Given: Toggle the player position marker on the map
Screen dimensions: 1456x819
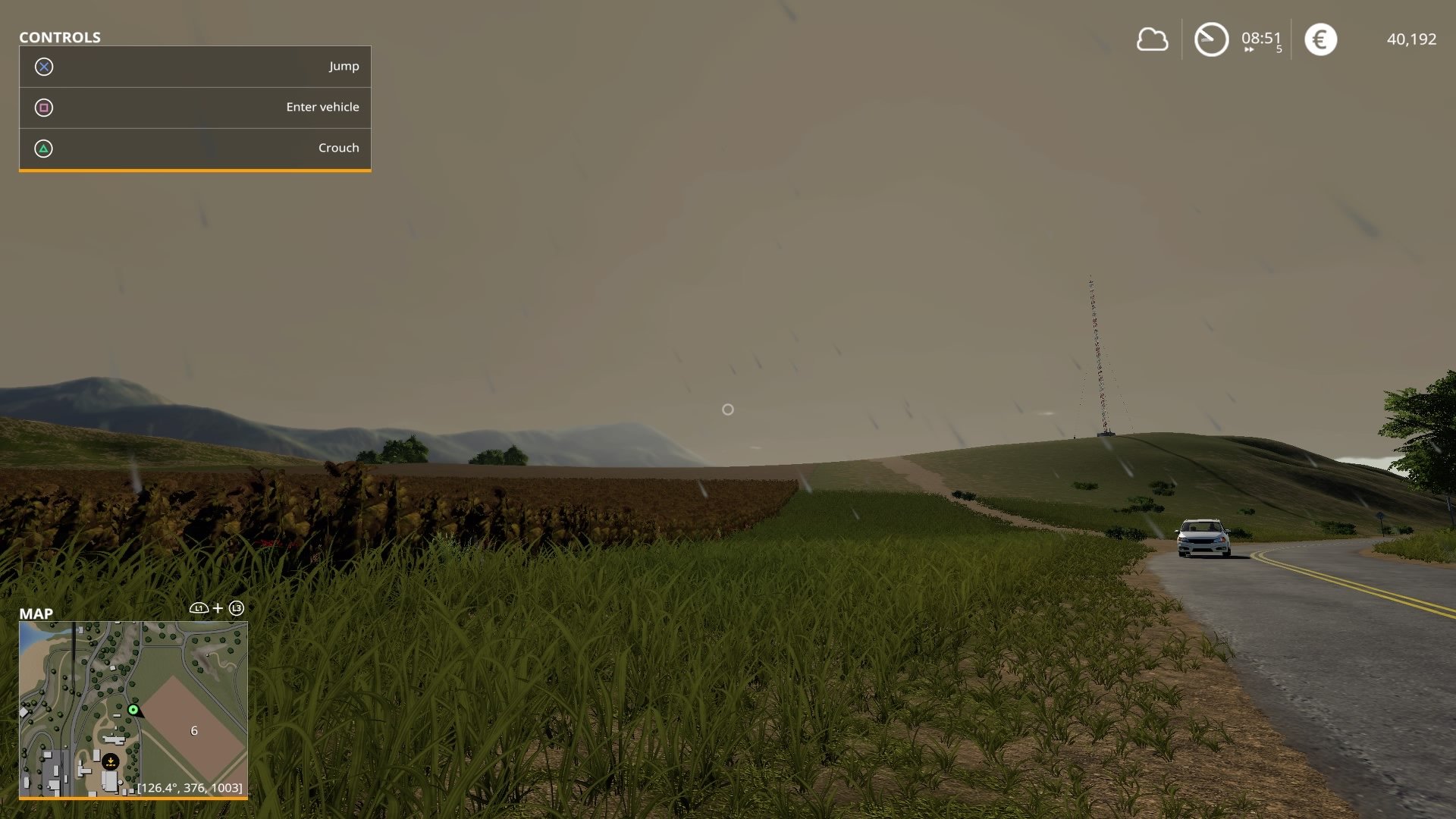Looking at the screenshot, I should click(133, 709).
